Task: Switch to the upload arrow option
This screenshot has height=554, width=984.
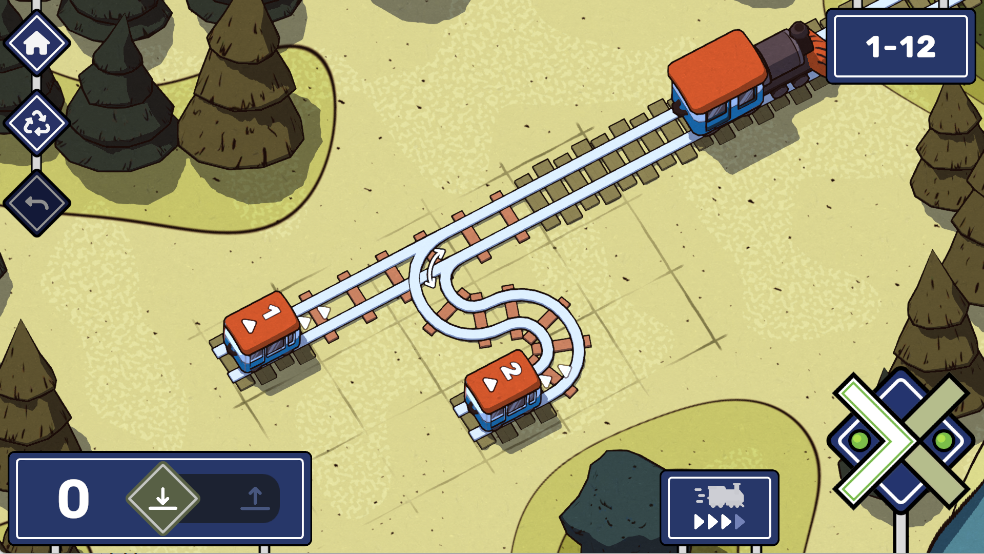Action: point(254,497)
